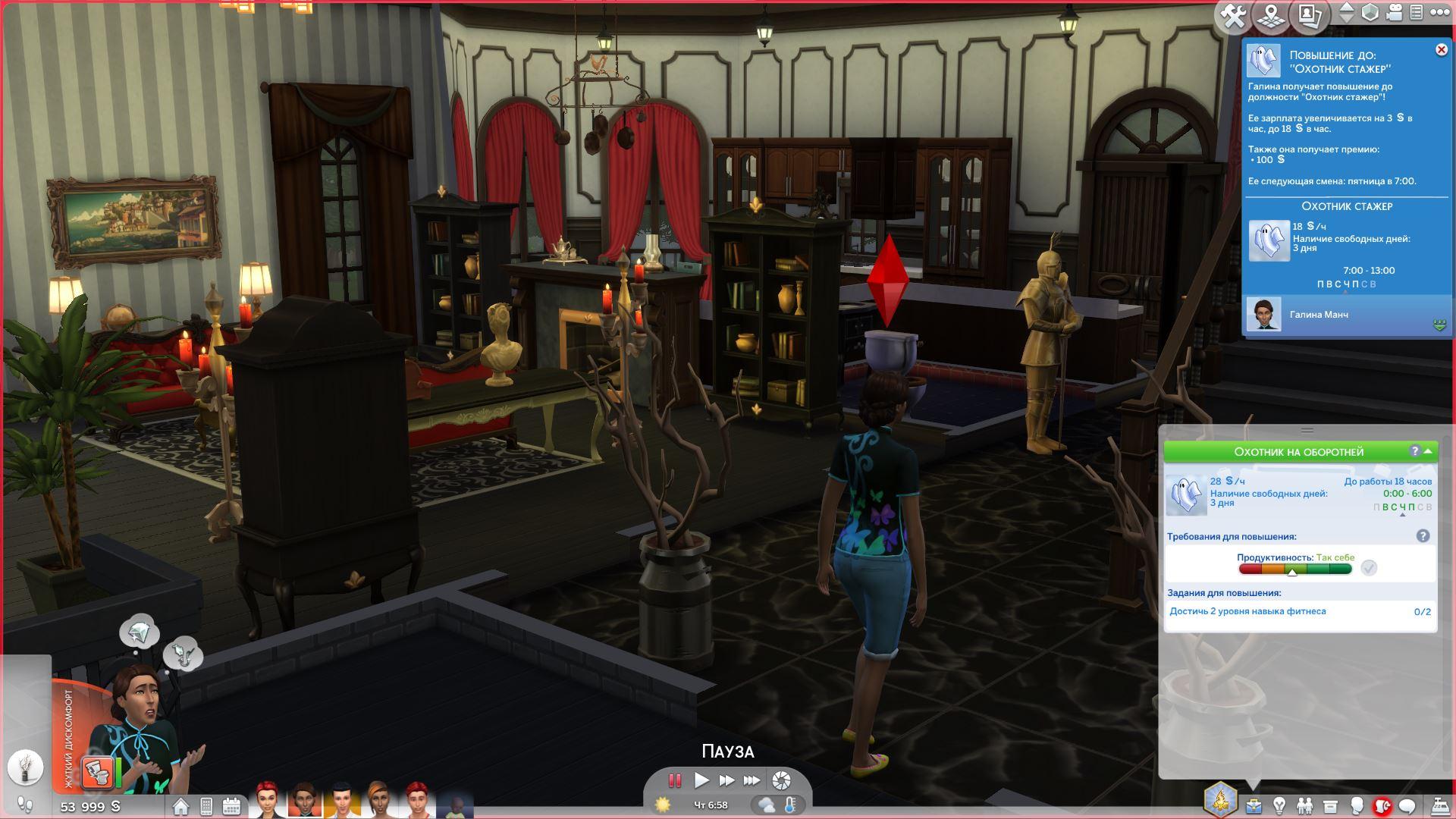The image size is (1456, 819).
Task: Open the Relationships panel tab
Action: [1304, 805]
